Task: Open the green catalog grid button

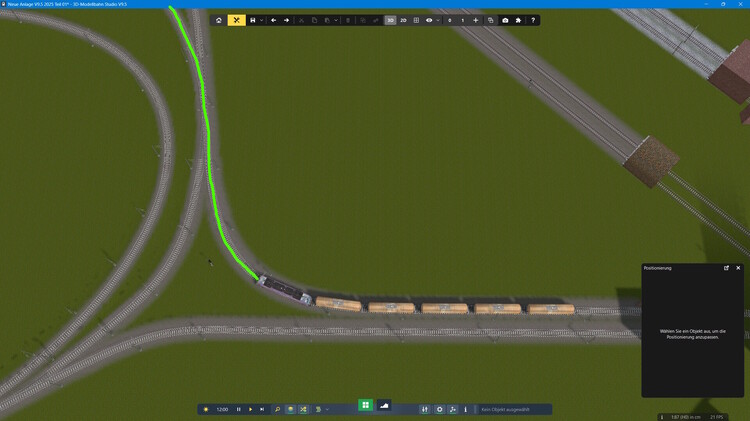Action: coord(366,405)
